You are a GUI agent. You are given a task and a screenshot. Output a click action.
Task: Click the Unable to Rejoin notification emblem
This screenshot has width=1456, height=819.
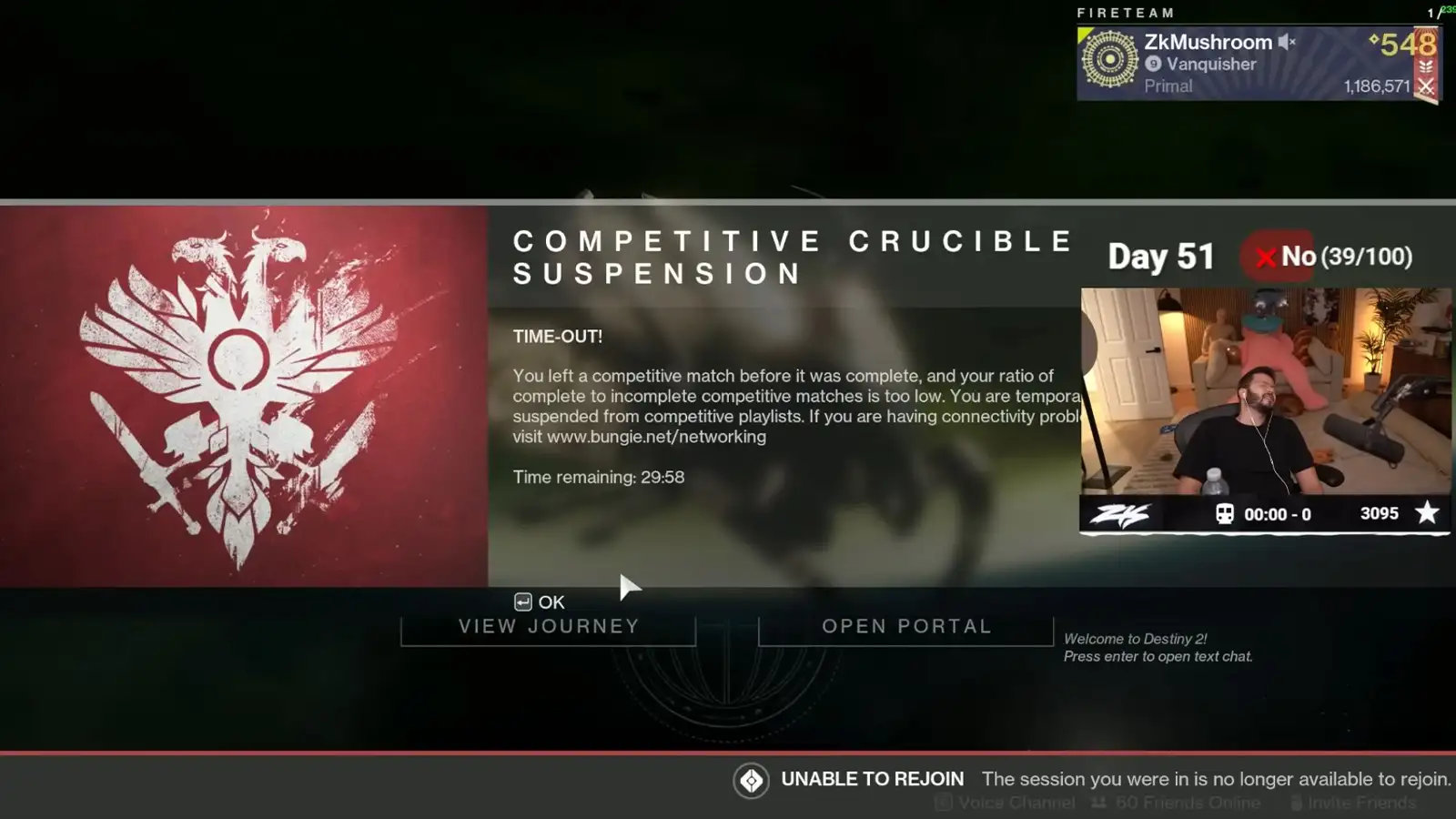coord(753,780)
